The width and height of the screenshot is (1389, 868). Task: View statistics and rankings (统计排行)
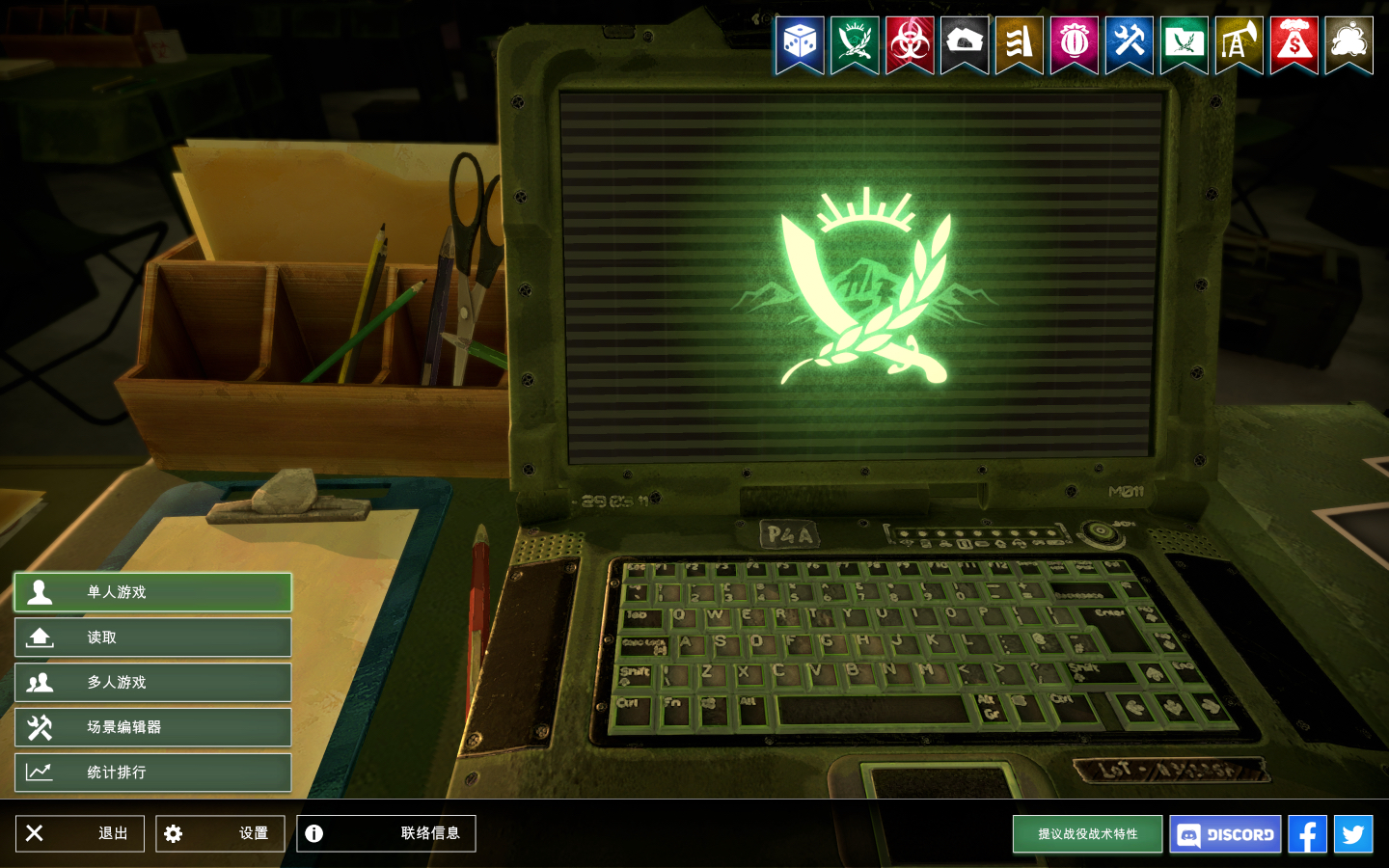click(152, 773)
